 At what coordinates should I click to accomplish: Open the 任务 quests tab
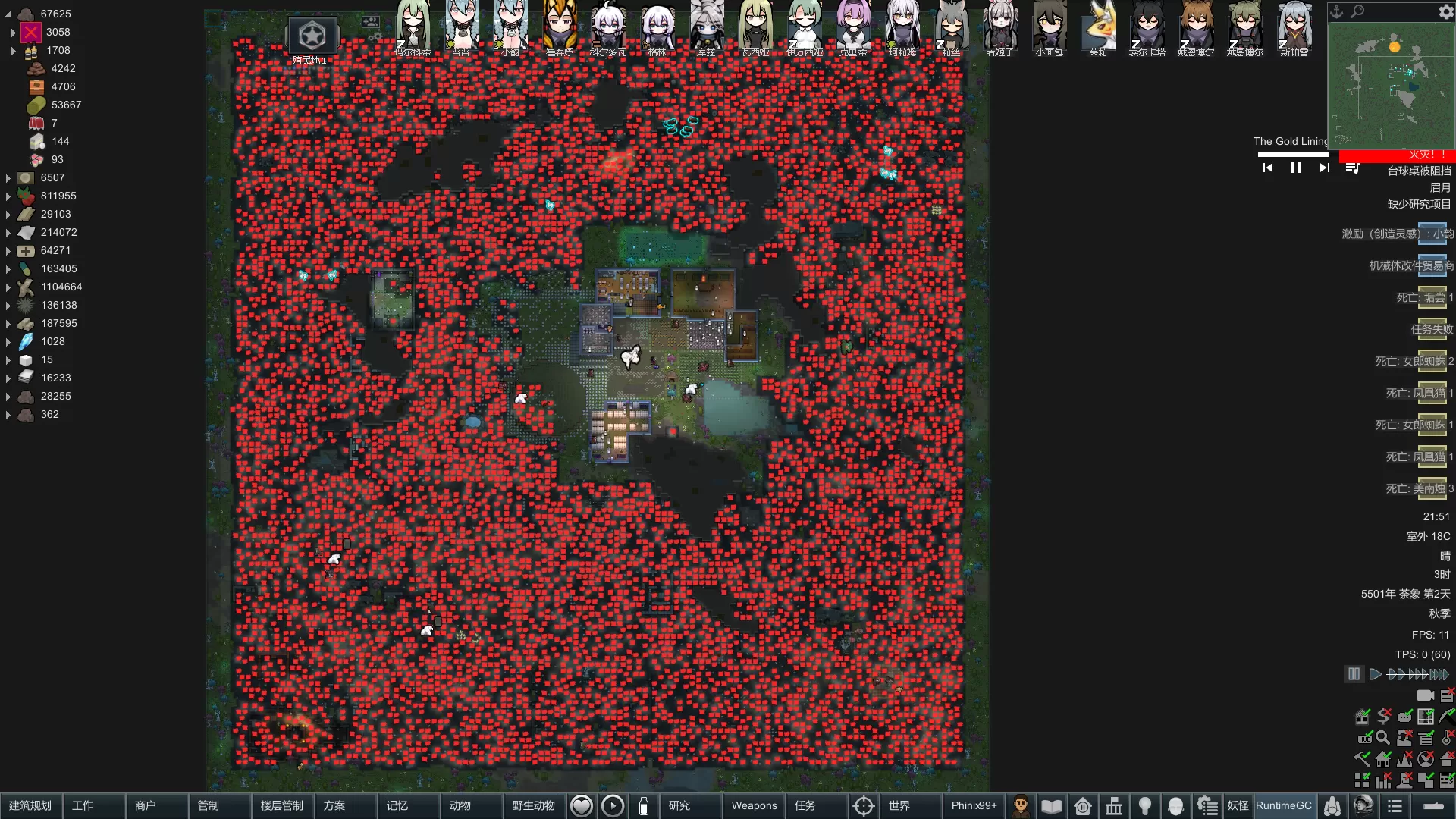pyautogui.click(x=805, y=805)
